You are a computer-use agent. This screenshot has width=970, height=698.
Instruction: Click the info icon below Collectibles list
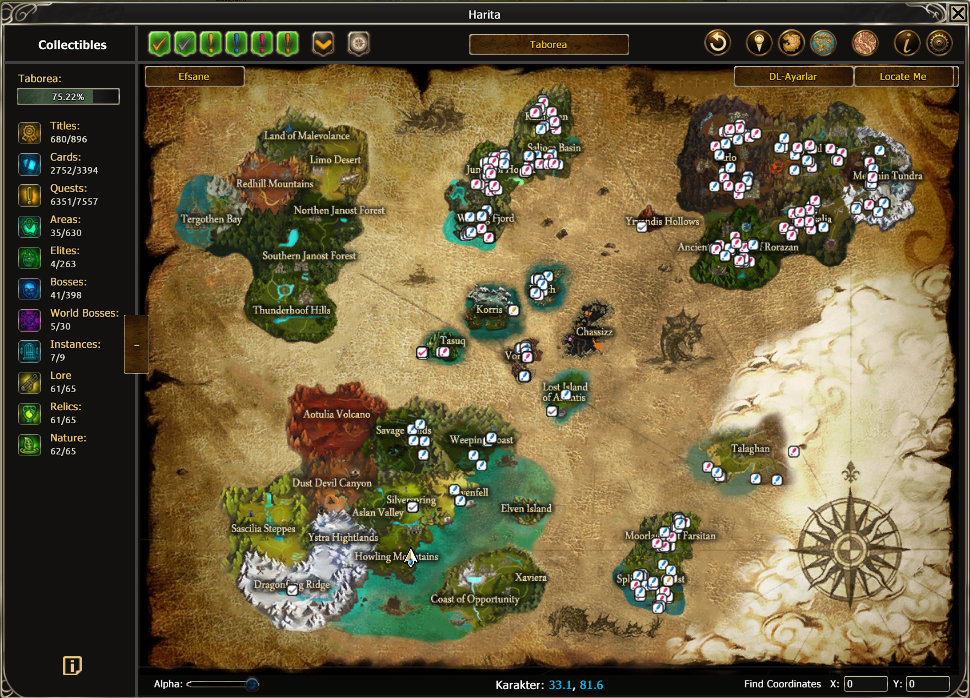pyautogui.click(x=72, y=666)
